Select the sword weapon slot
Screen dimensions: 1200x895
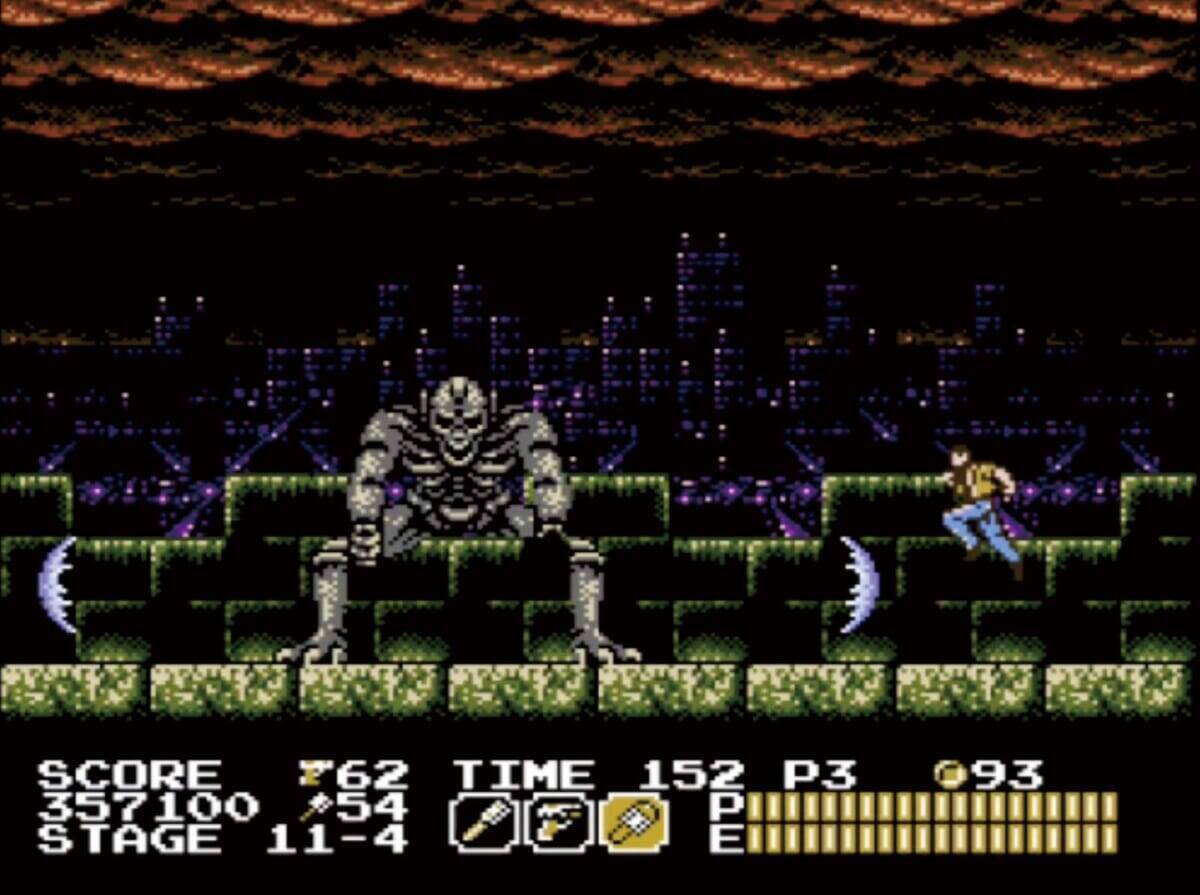coord(485,822)
